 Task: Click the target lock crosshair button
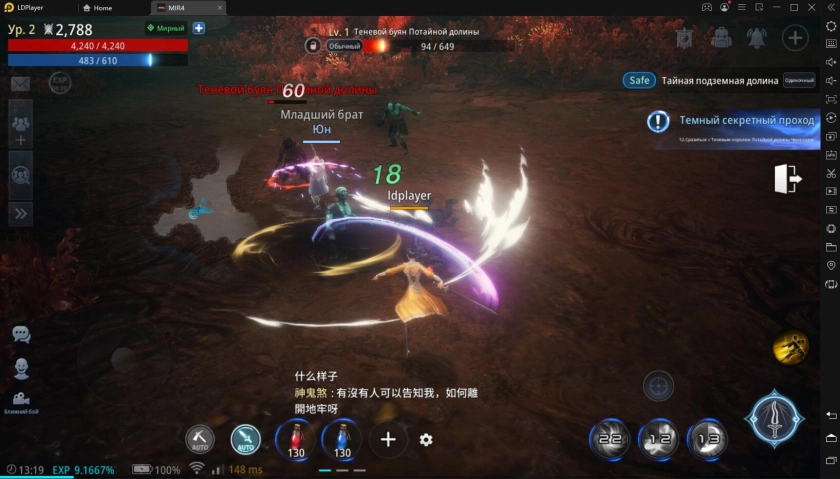click(x=658, y=385)
